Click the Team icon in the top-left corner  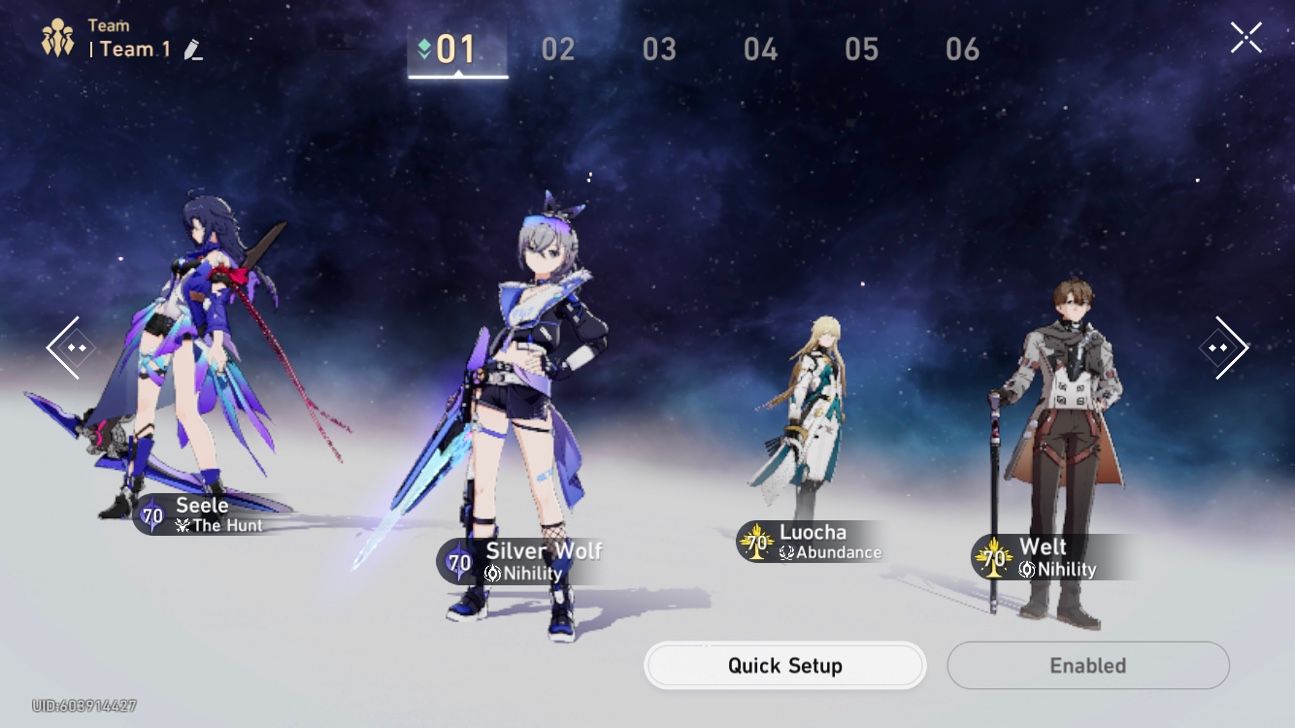pyautogui.click(x=57, y=36)
